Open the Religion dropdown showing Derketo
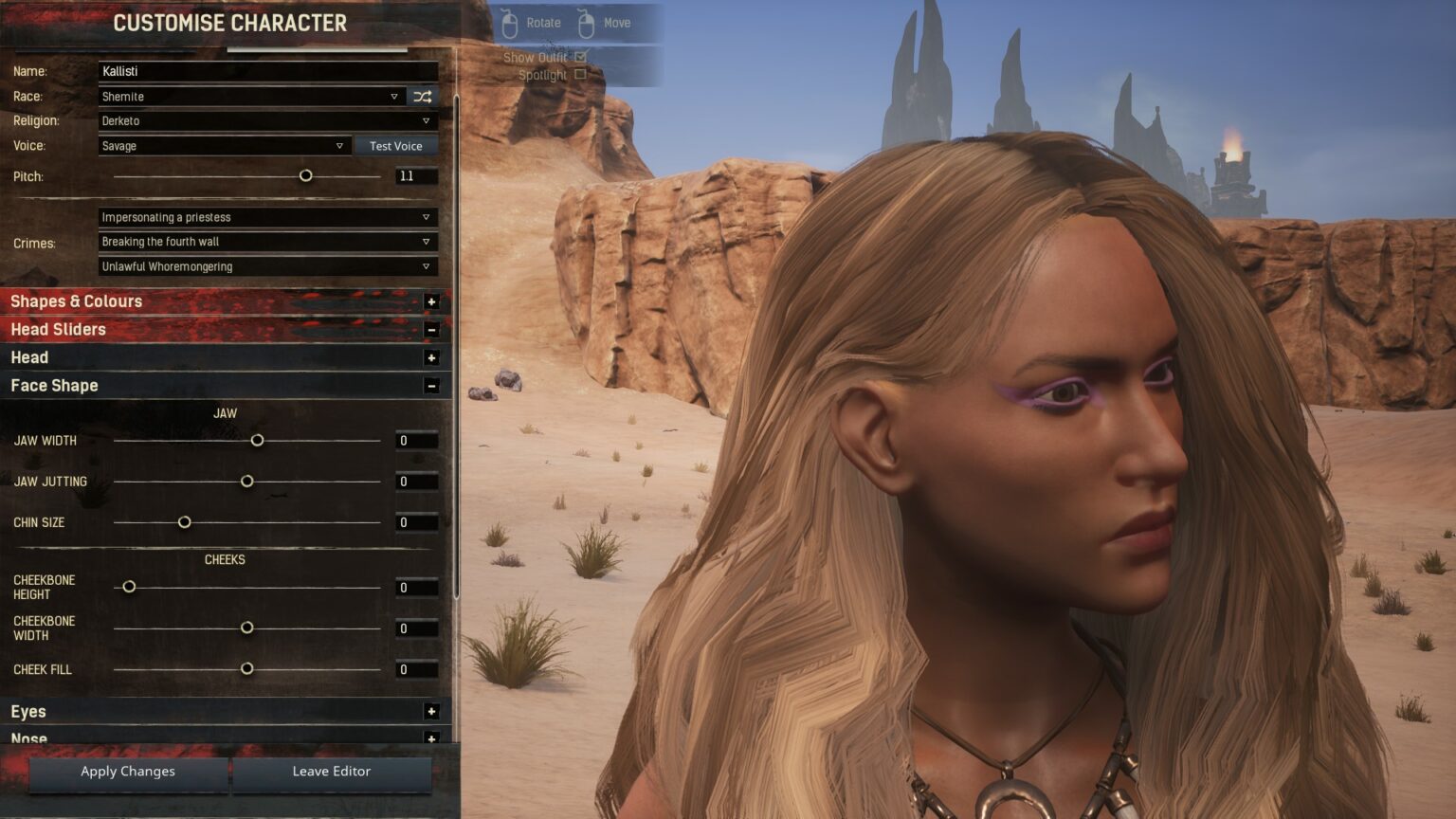The width and height of the screenshot is (1456, 819). tap(265, 120)
